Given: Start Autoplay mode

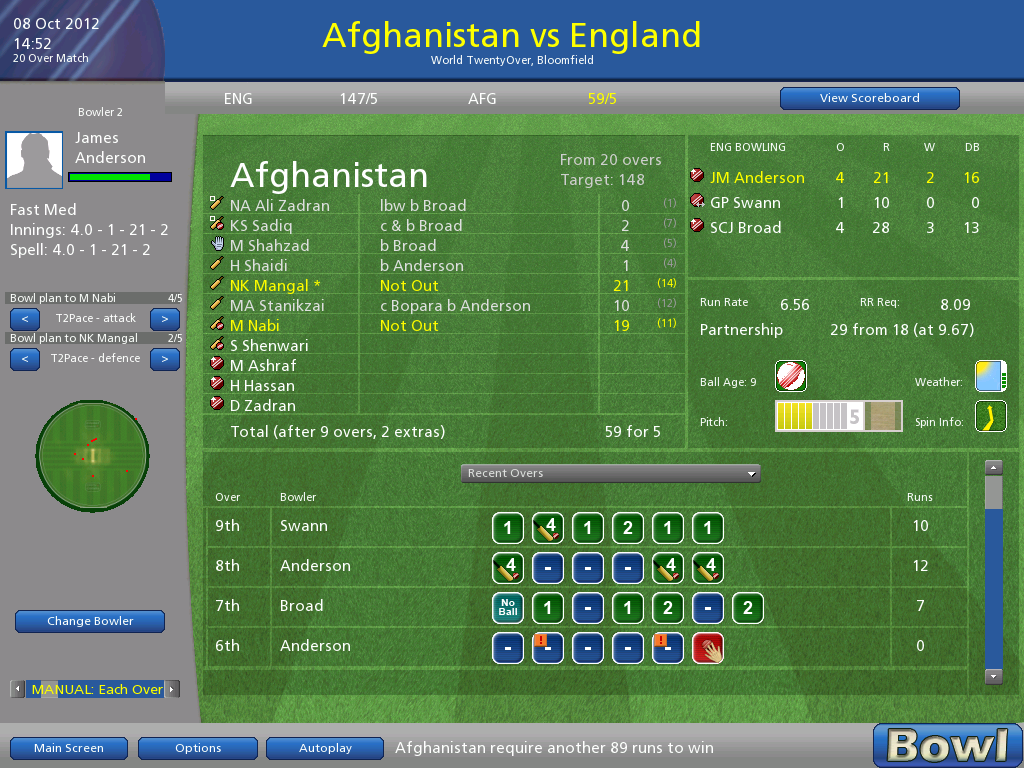Looking at the screenshot, I should pyautogui.click(x=326, y=748).
